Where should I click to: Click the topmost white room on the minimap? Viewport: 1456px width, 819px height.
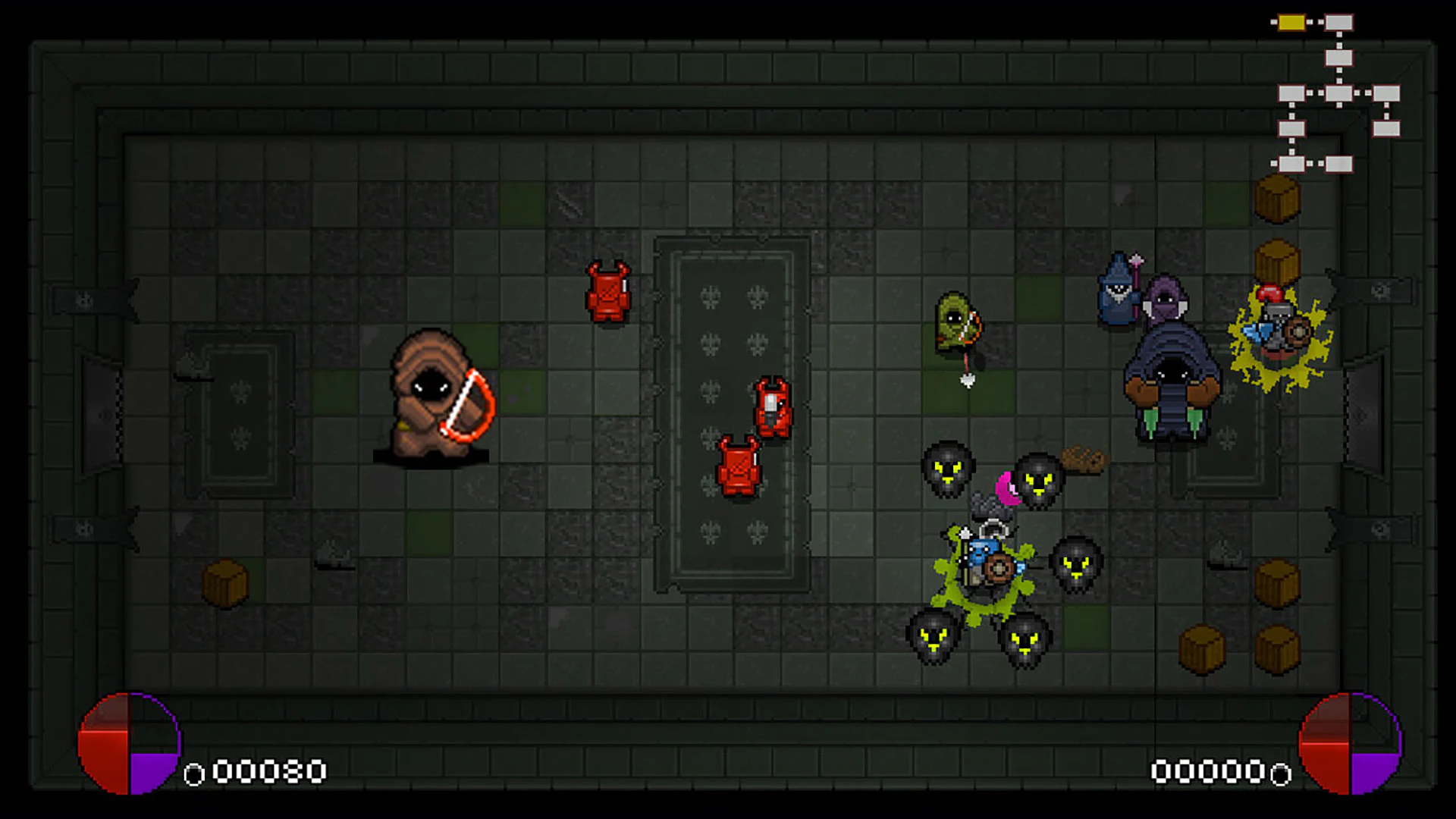tap(1341, 21)
